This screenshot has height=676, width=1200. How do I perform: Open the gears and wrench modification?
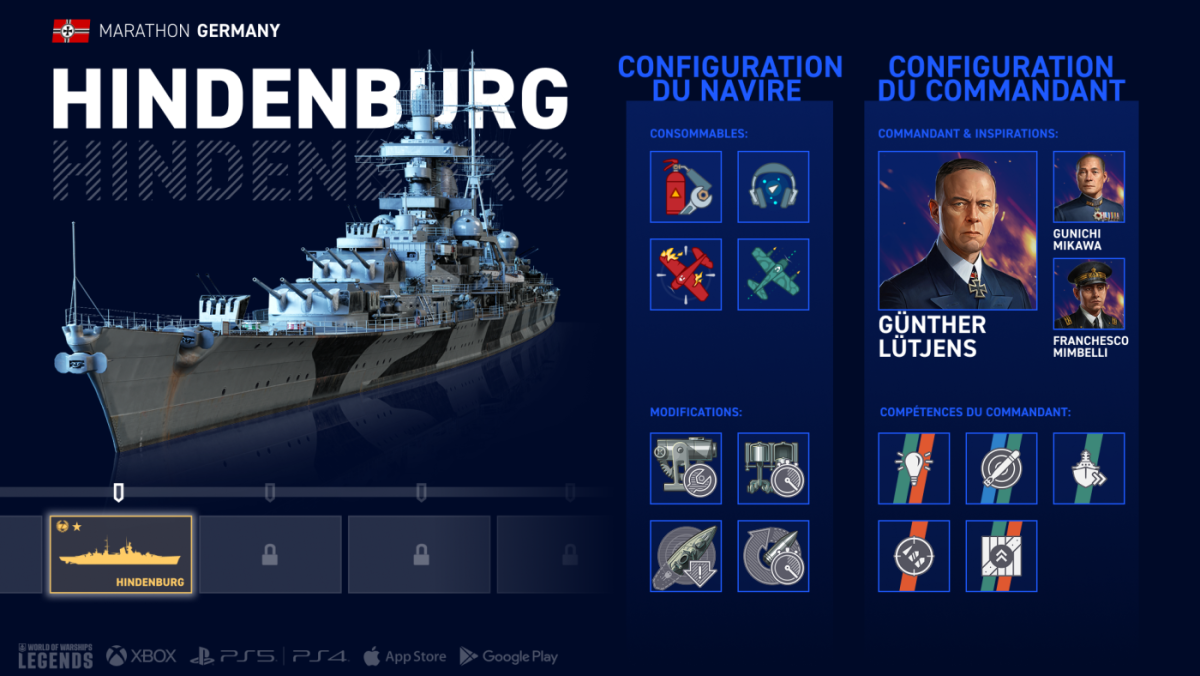(686, 468)
